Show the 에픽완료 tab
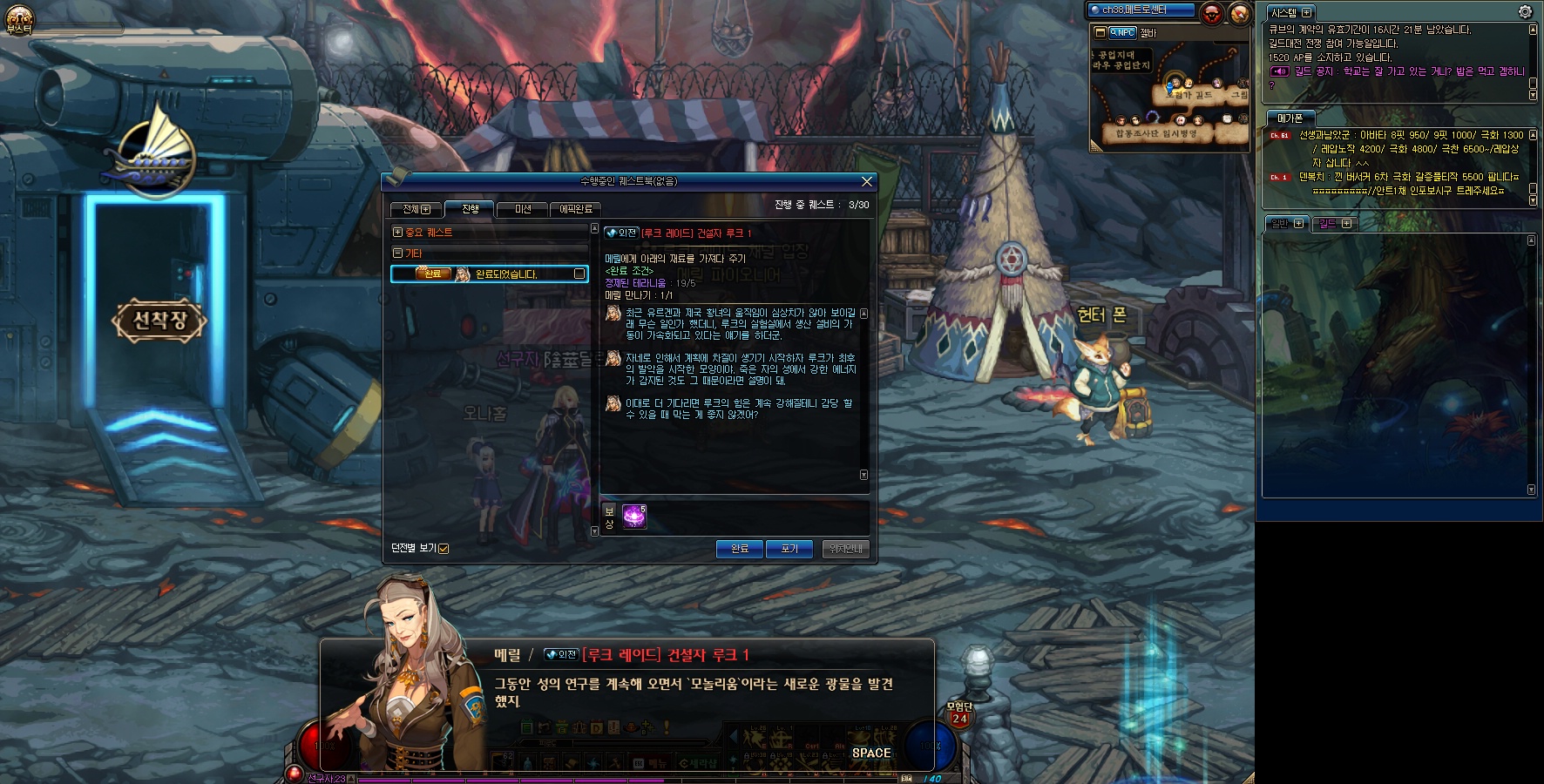The height and width of the screenshot is (784, 1544). coord(575,209)
